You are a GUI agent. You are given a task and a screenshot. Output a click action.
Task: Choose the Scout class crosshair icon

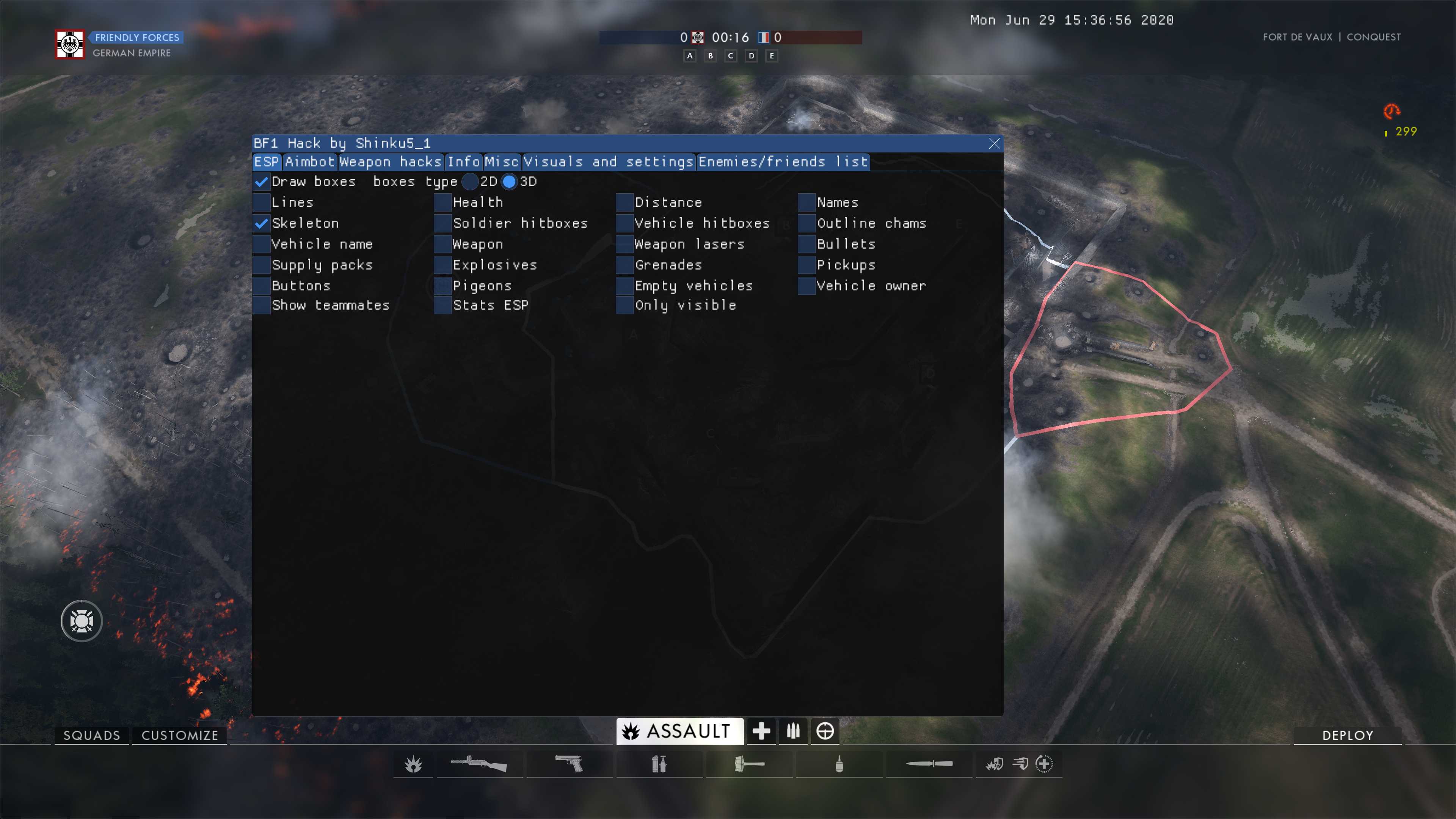pos(825,731)
